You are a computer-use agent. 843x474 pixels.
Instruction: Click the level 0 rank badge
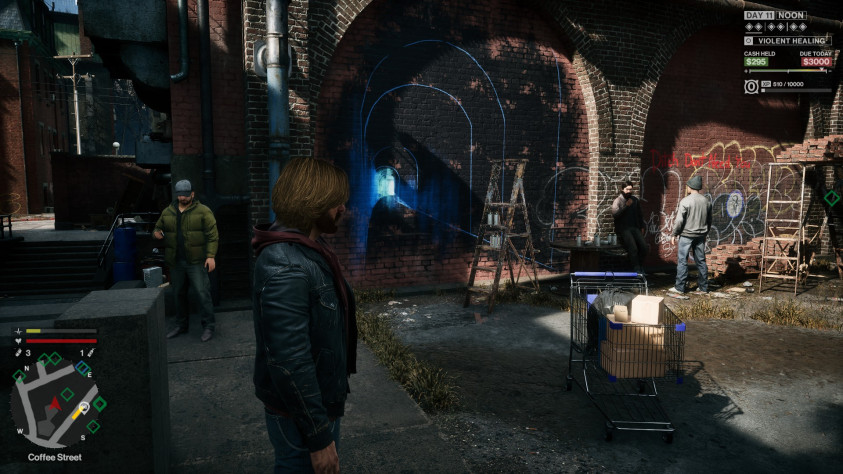(751, 86)
